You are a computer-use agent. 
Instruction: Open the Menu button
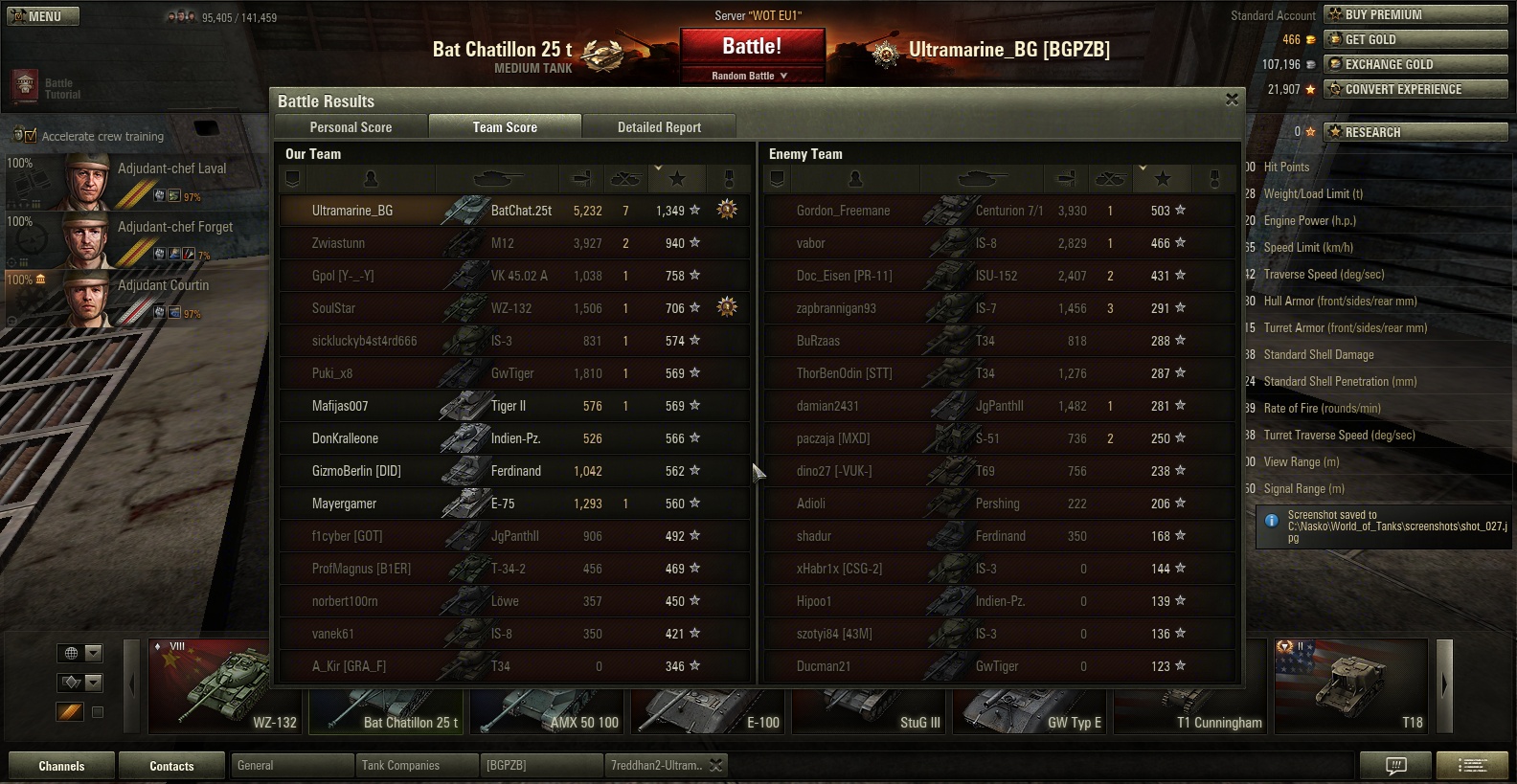pos(43,16)
